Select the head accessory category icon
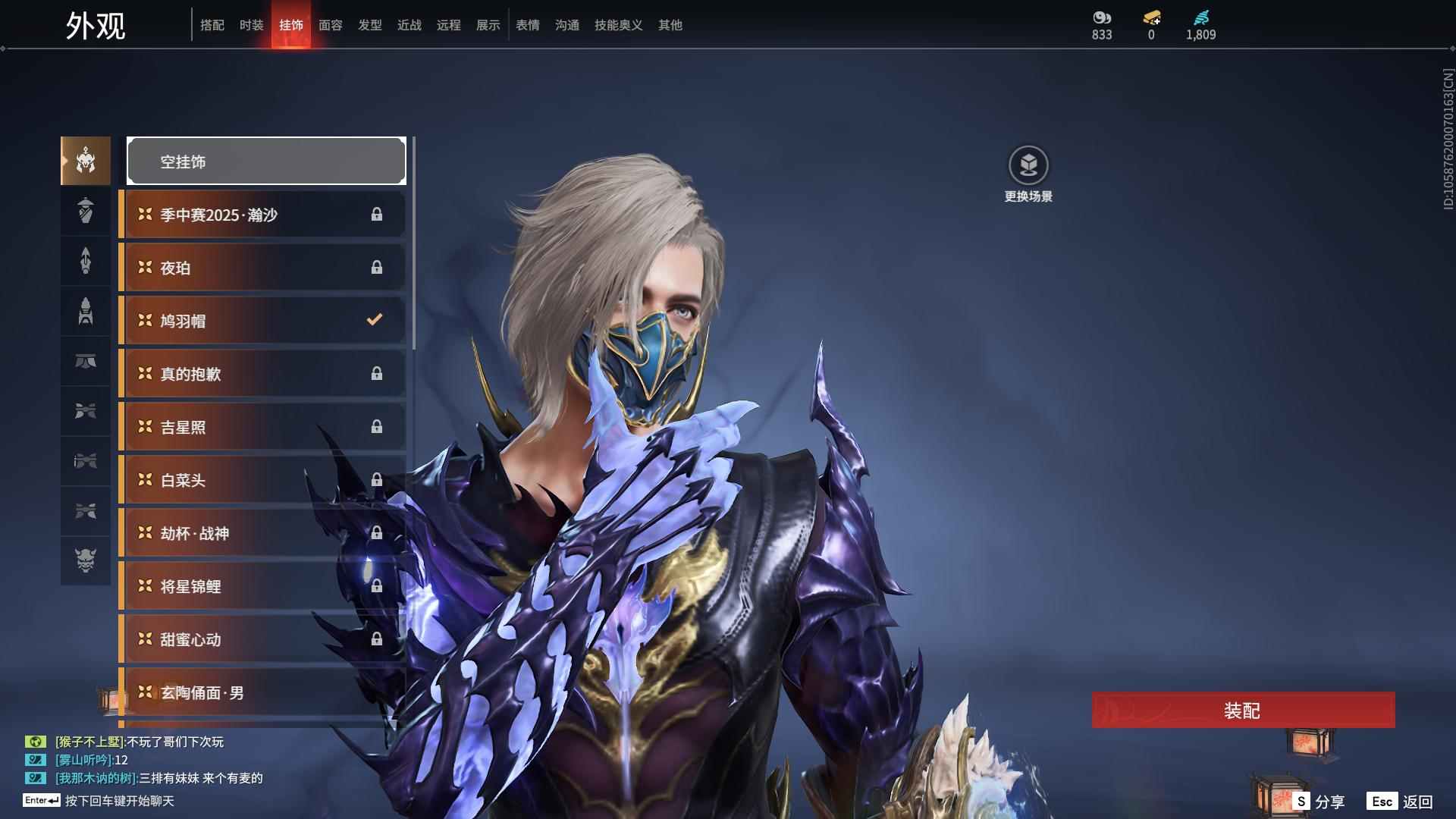The width and height of the screenshot is (1456, 819). pyautogui.click(x=86, y=161)
